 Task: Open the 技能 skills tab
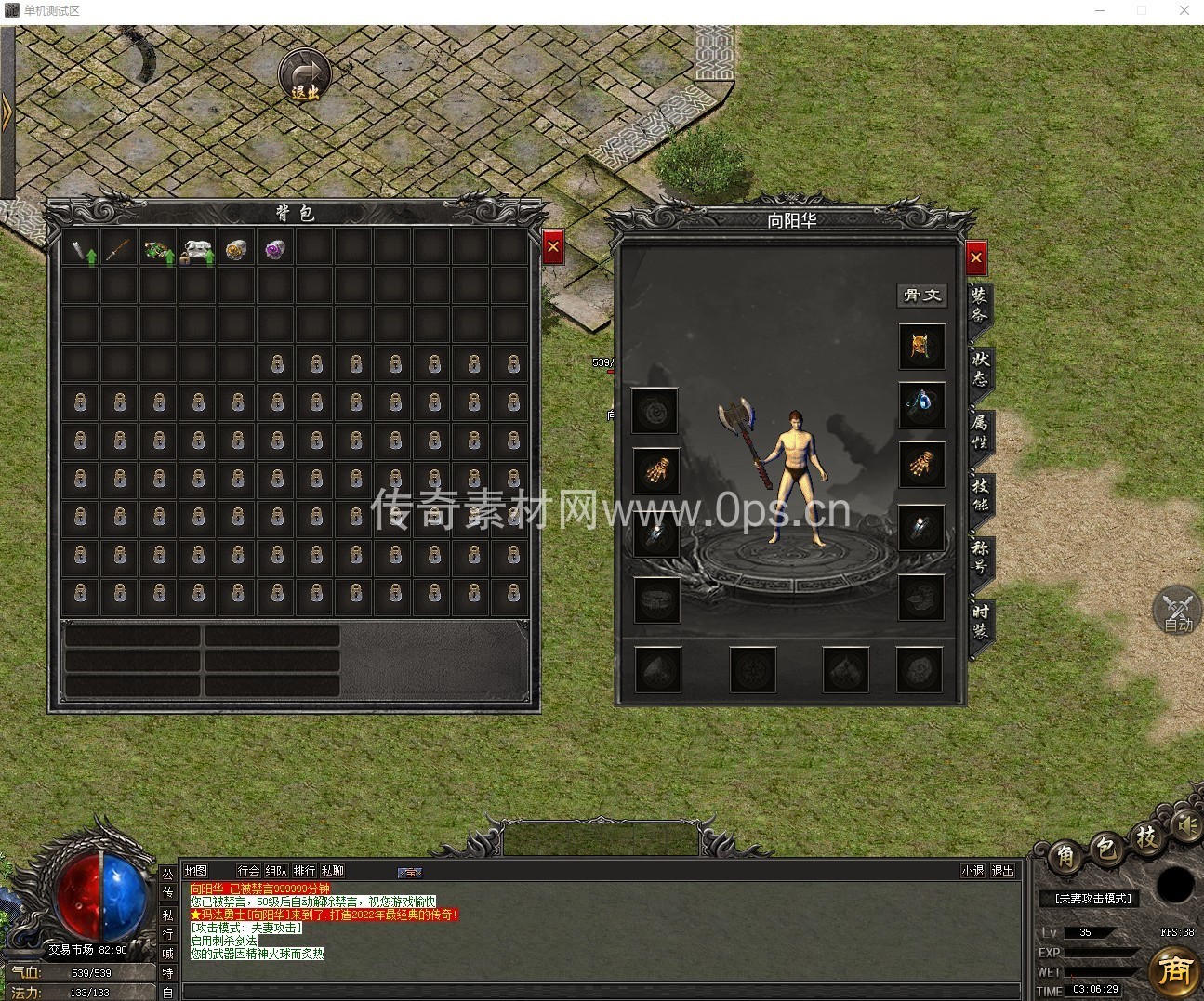coord(980,494)
